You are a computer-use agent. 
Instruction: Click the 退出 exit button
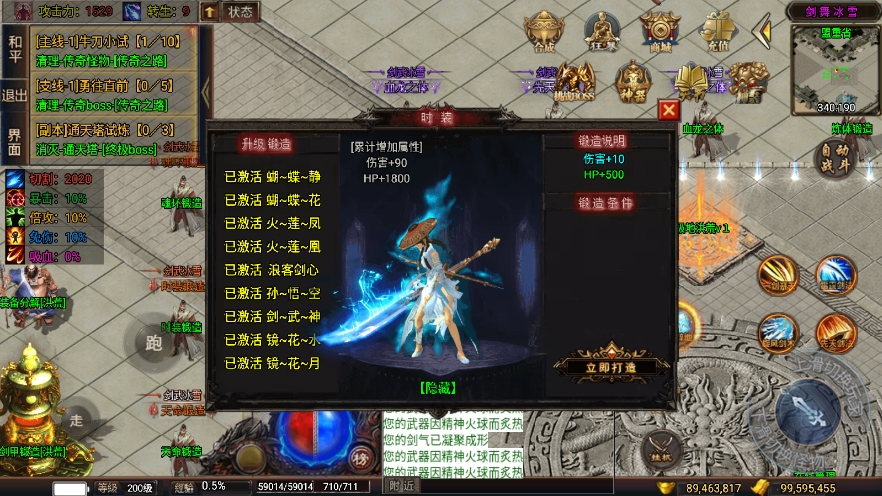(14, 95)
